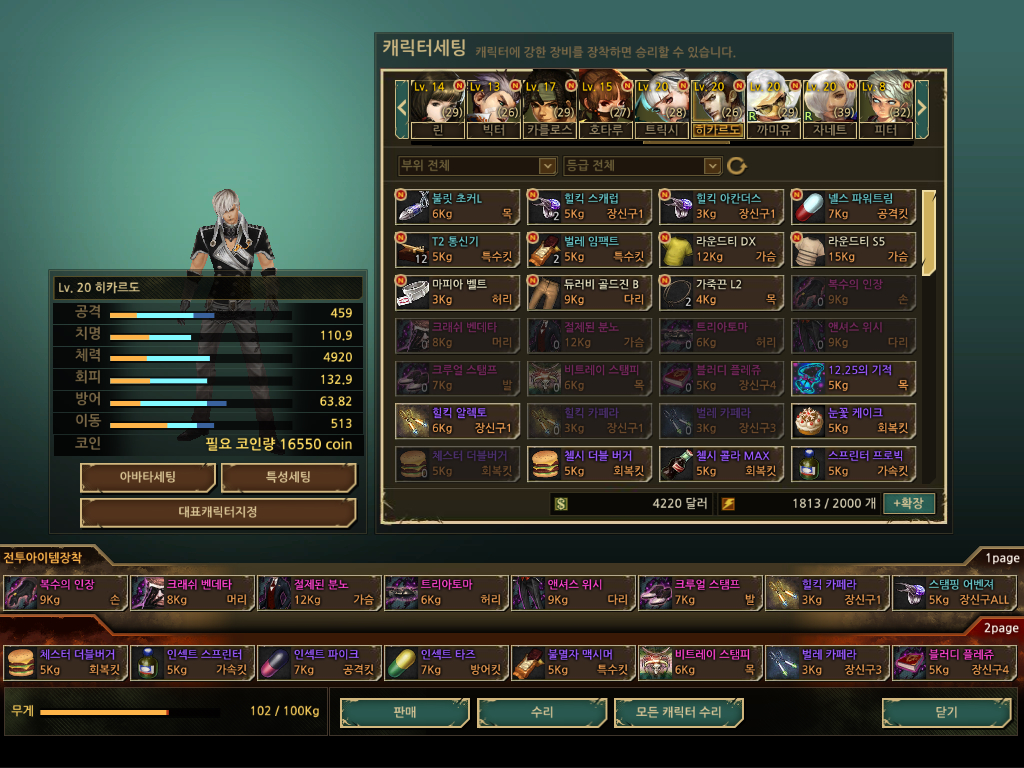The image size is (1024, 768).
Task: Open 특성세팅 trait settings
Action: [288, 477]
